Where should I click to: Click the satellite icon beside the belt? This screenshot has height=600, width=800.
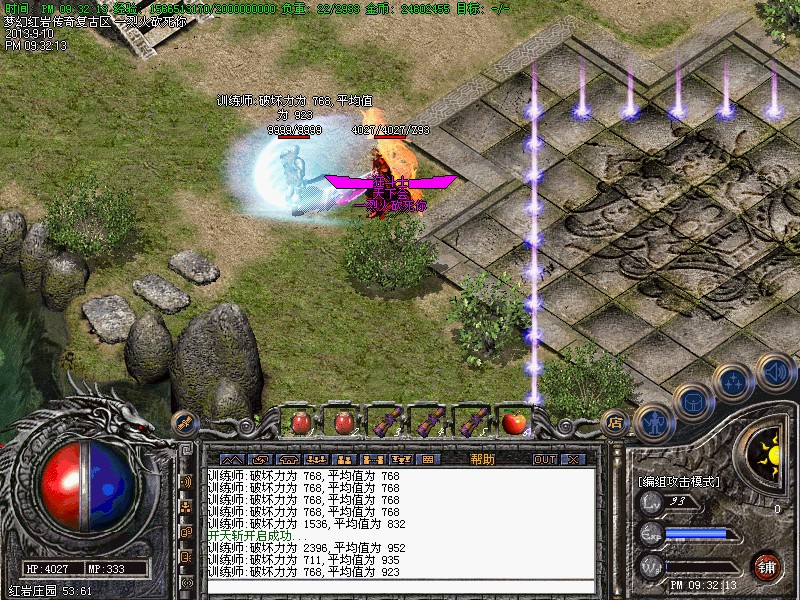click(x=183, y=424)
